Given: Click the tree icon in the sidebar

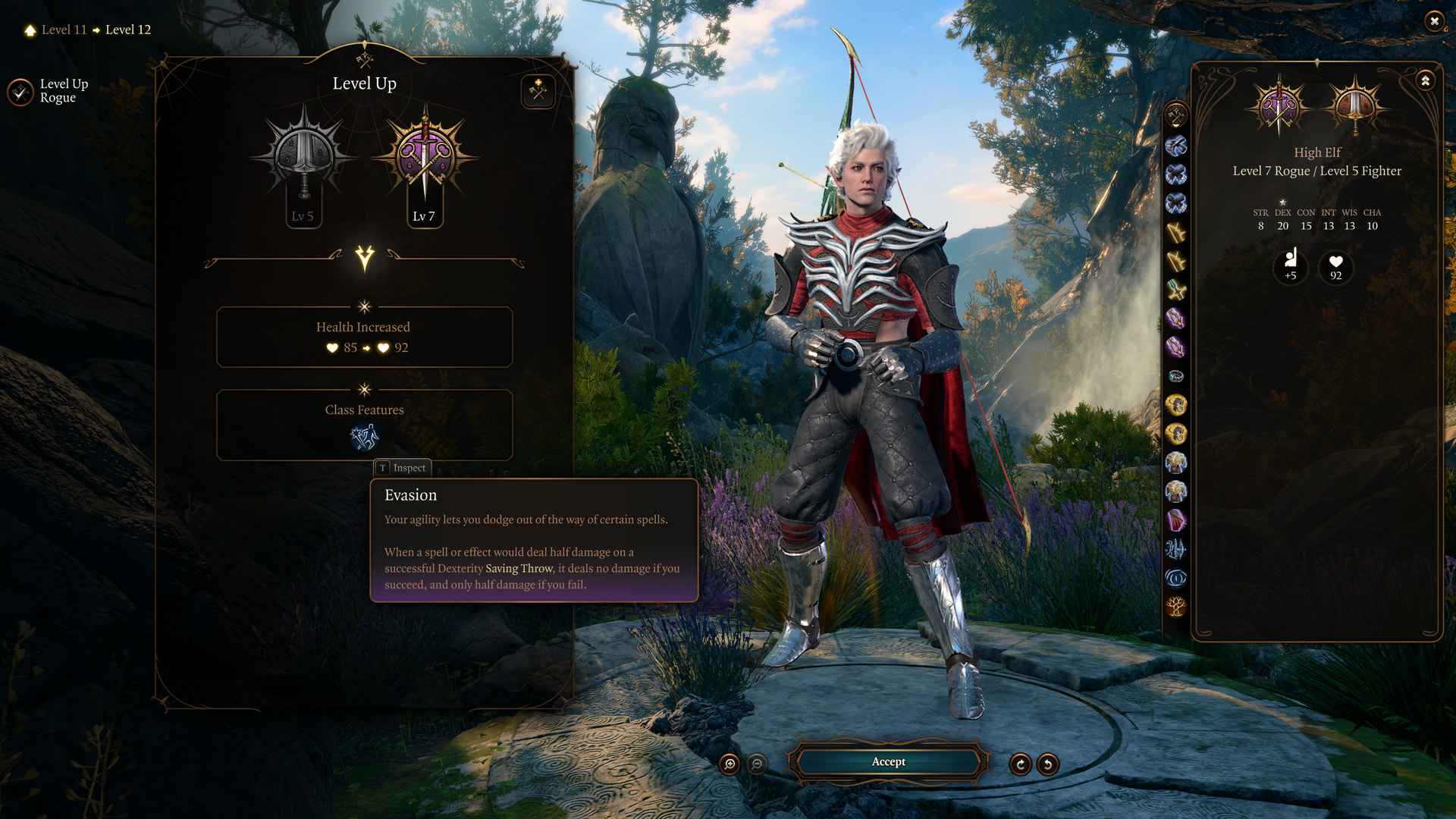Looking at the screenshot, I should tap(1176, 607).
